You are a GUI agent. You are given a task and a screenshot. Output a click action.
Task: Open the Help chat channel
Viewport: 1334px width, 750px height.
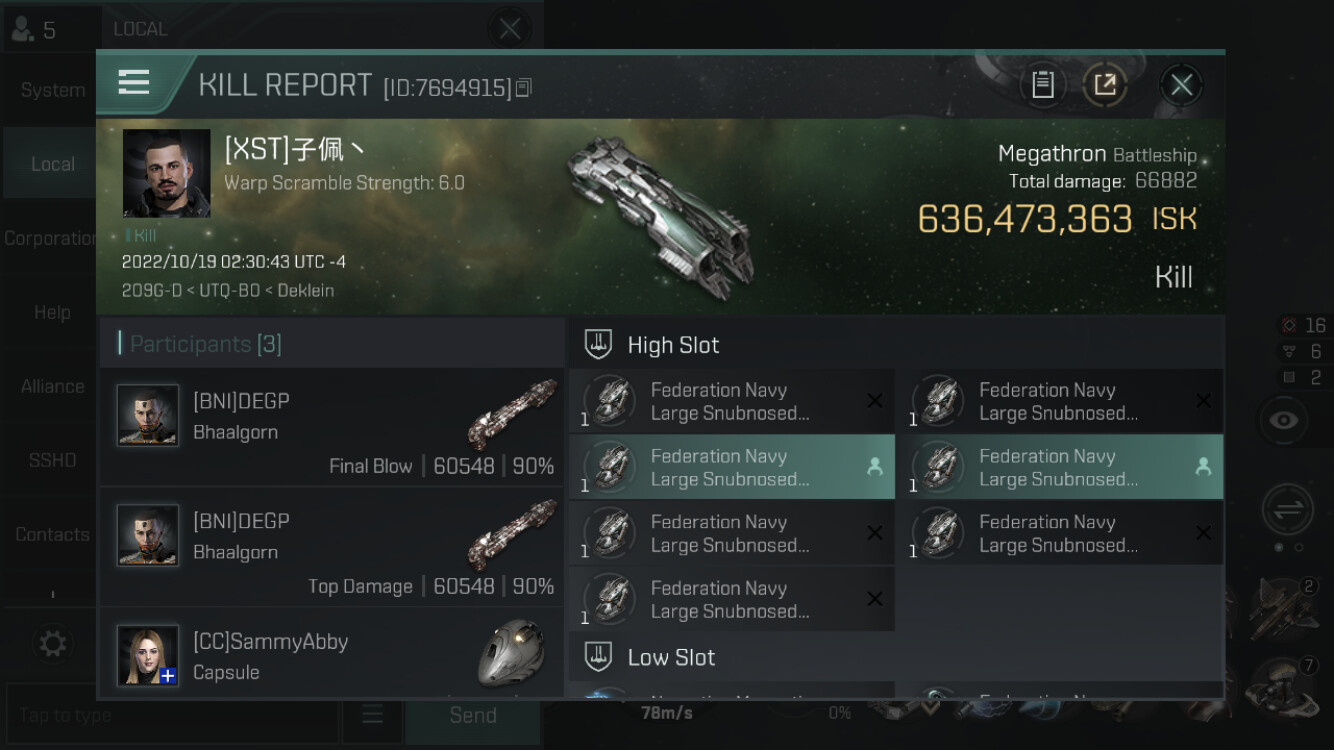(x=52, y=312)
